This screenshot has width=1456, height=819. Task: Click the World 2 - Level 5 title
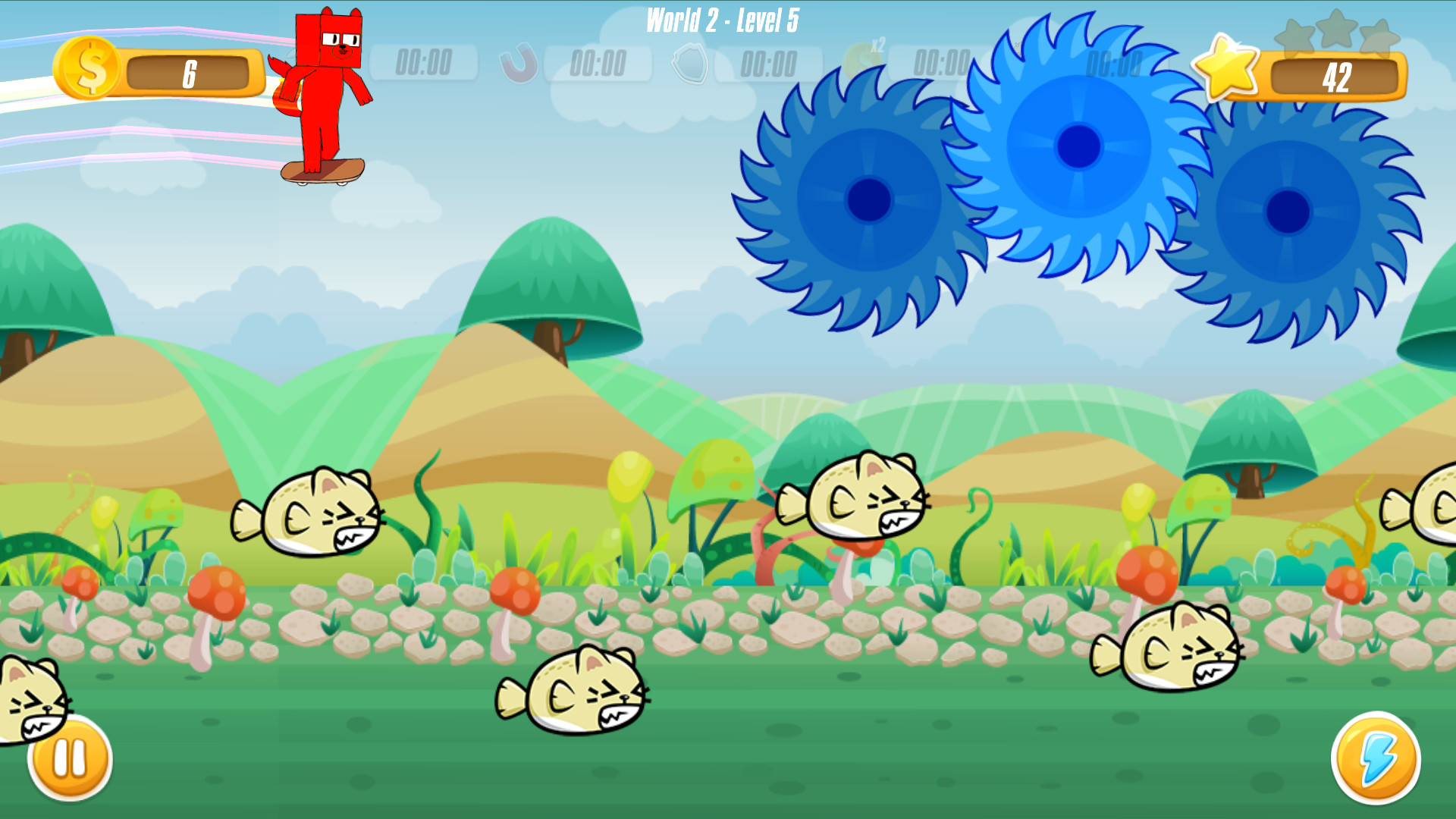coord(723,19)
